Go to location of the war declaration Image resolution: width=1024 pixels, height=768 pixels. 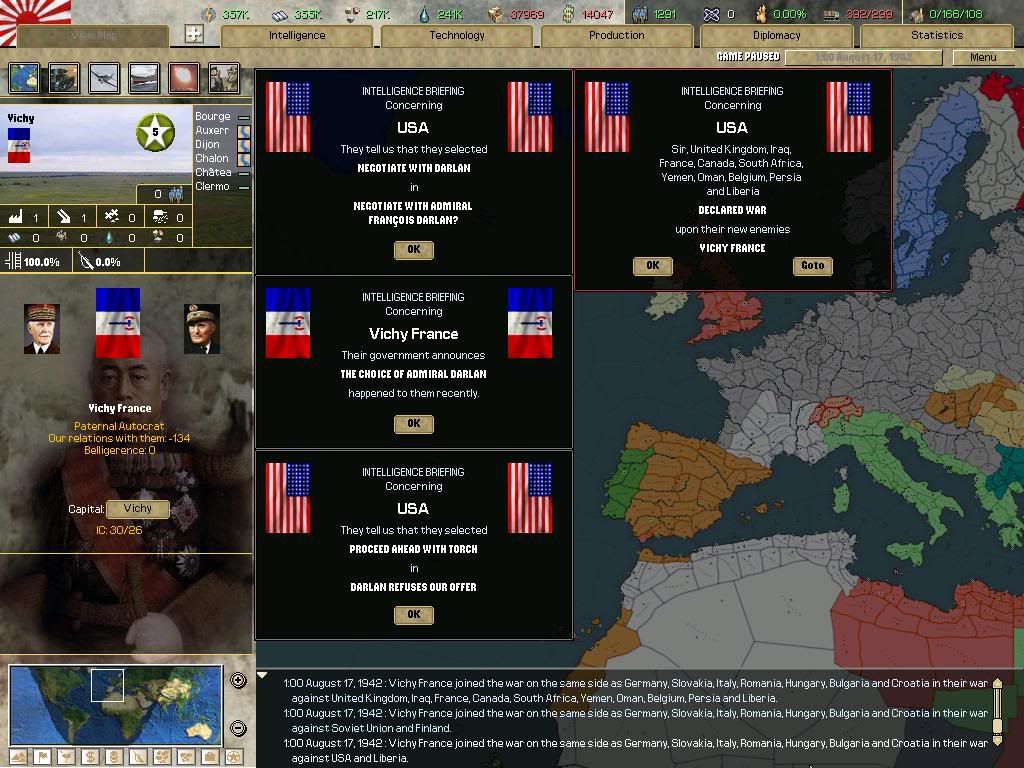812,266
